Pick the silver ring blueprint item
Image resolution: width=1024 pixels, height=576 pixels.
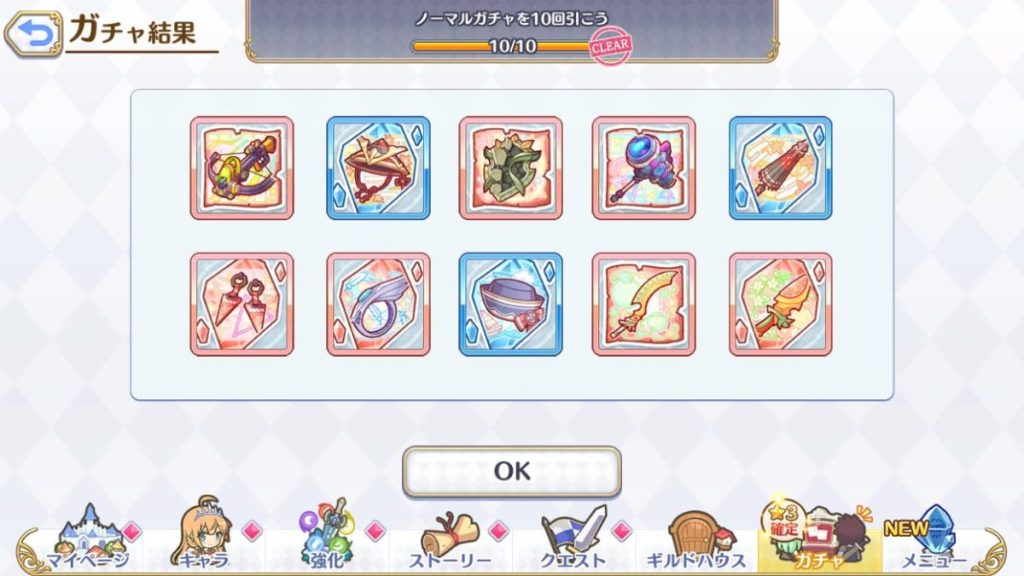click(378, 304)
